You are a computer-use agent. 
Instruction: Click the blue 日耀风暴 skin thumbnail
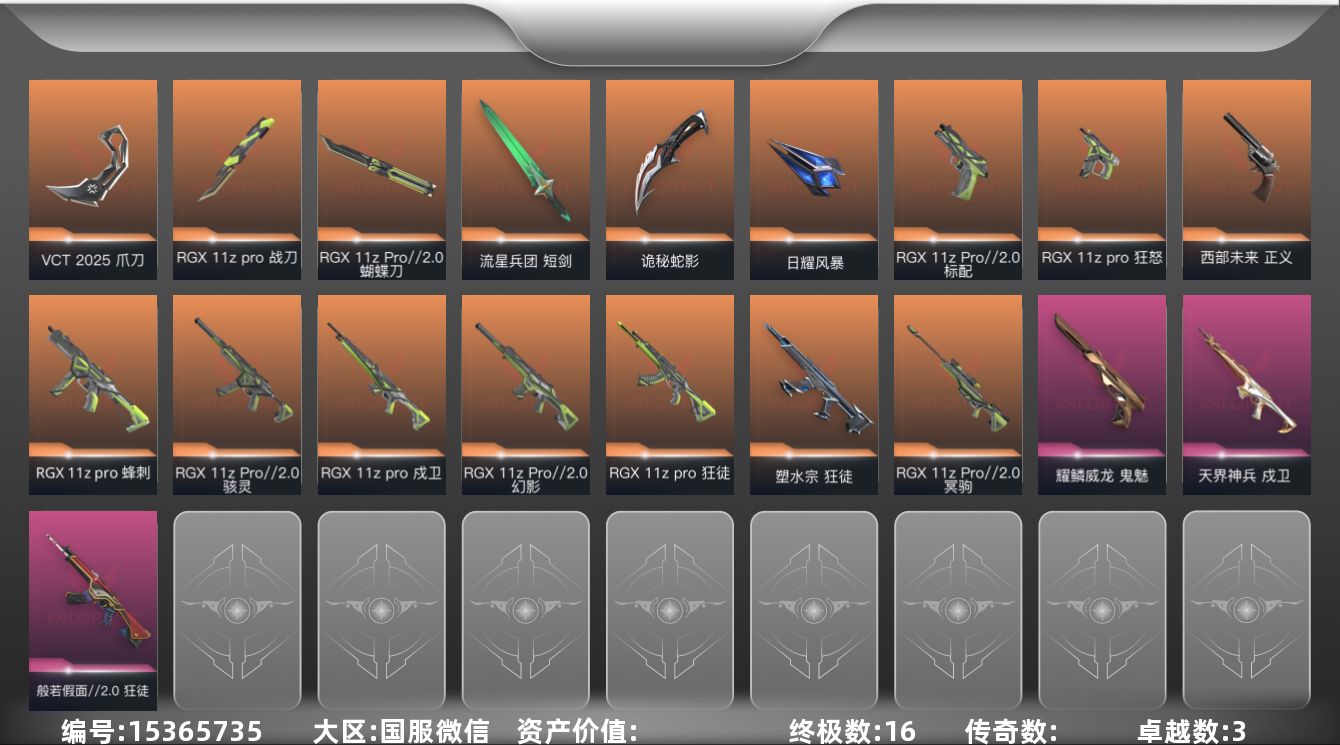coord(813,178)
